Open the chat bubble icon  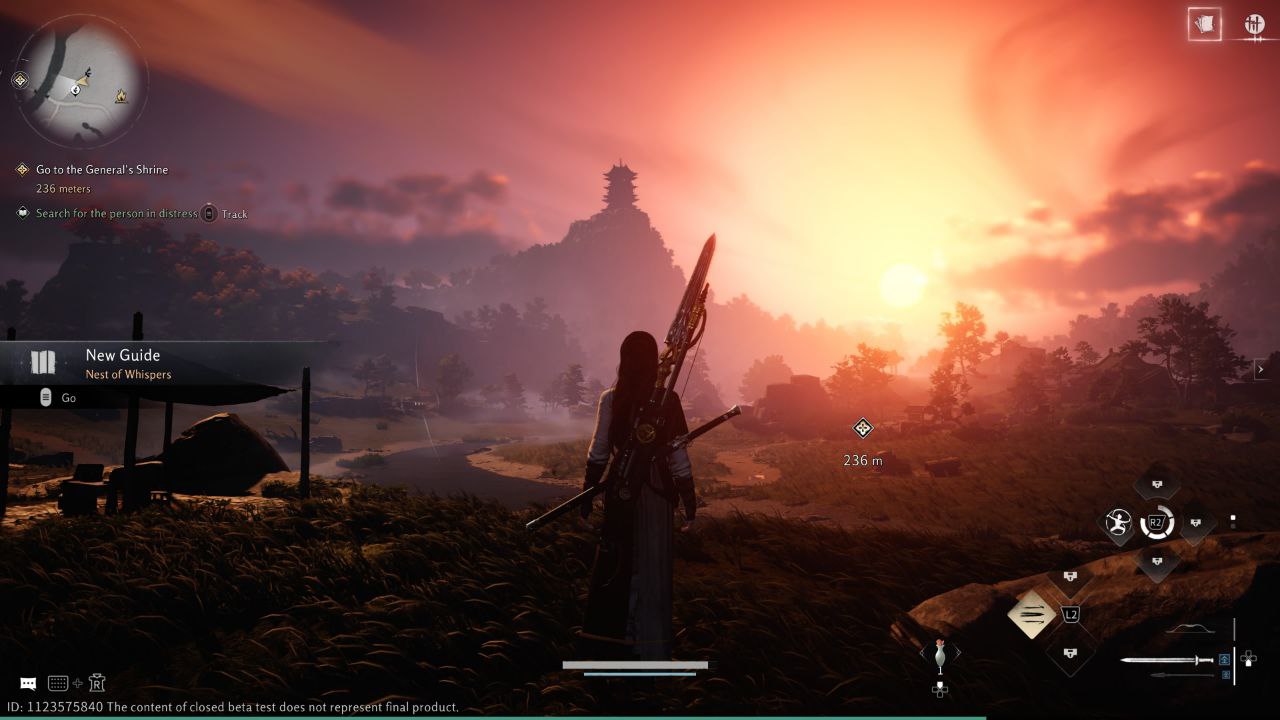[28, 683]
